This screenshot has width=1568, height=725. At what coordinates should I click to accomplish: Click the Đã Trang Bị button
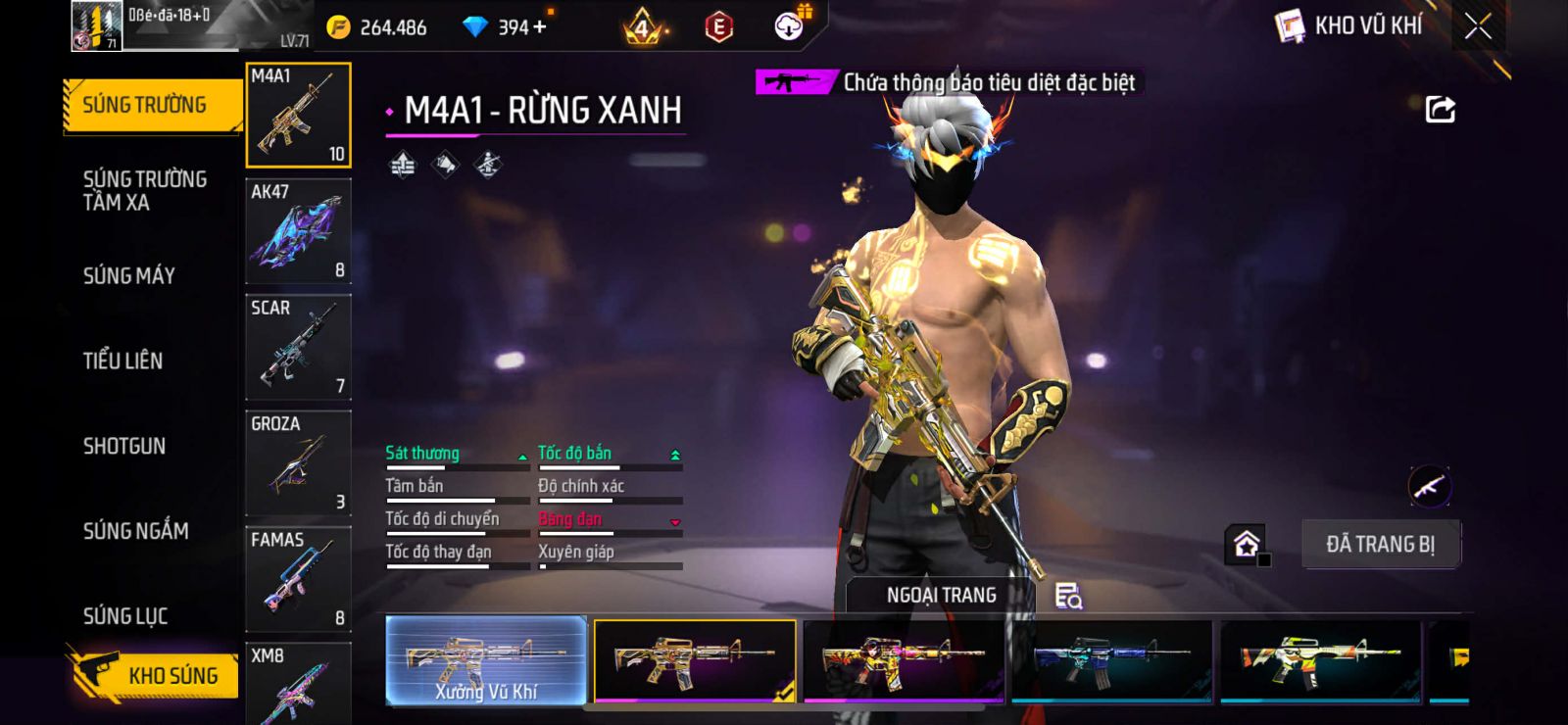click(1380, 544)
